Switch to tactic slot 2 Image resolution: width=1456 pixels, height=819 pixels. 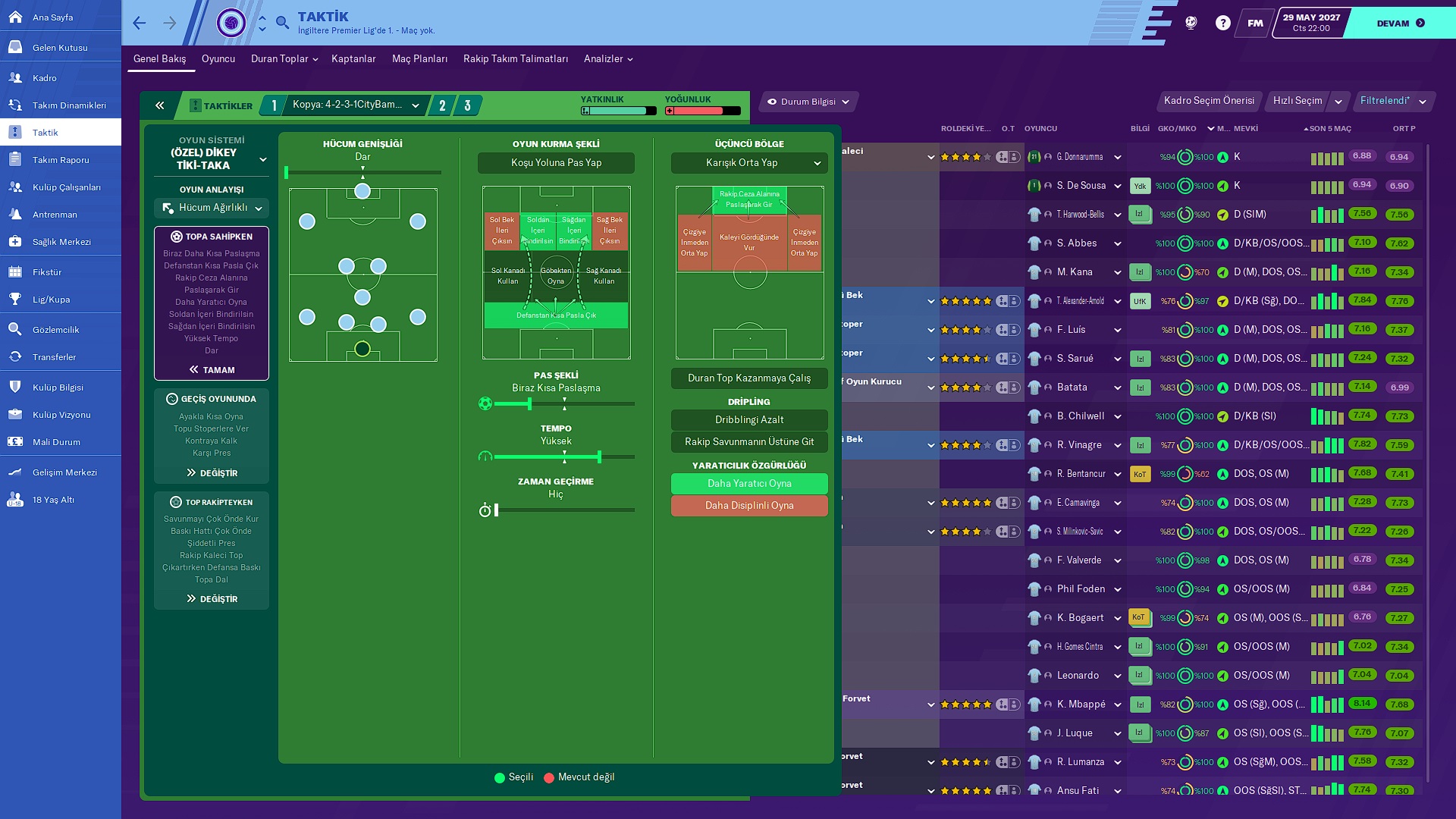click(442, 105)
